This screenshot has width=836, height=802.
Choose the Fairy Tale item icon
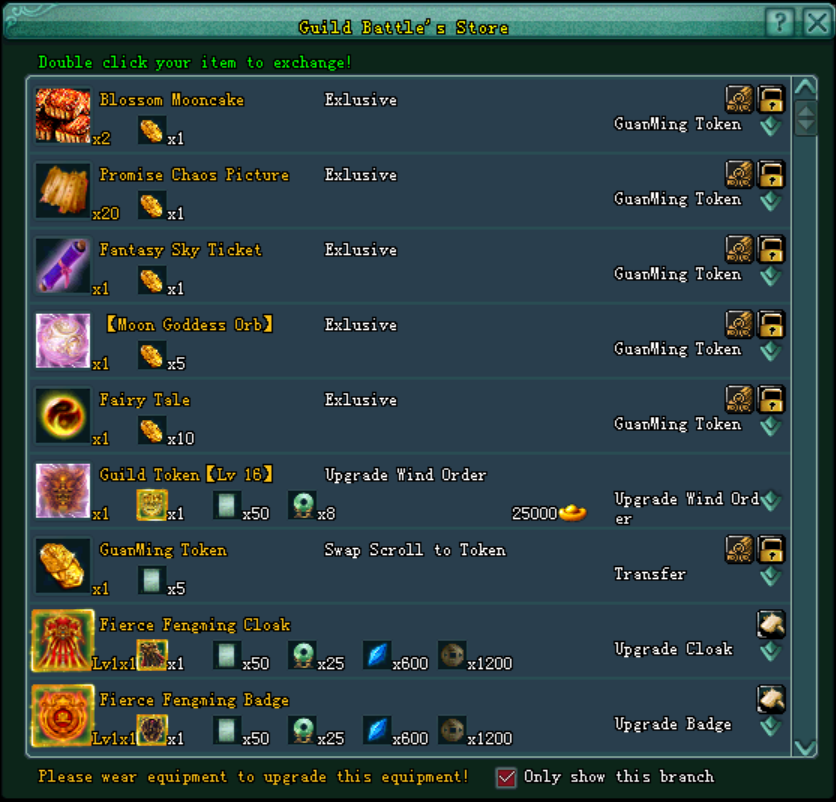[x=63, y=415]
